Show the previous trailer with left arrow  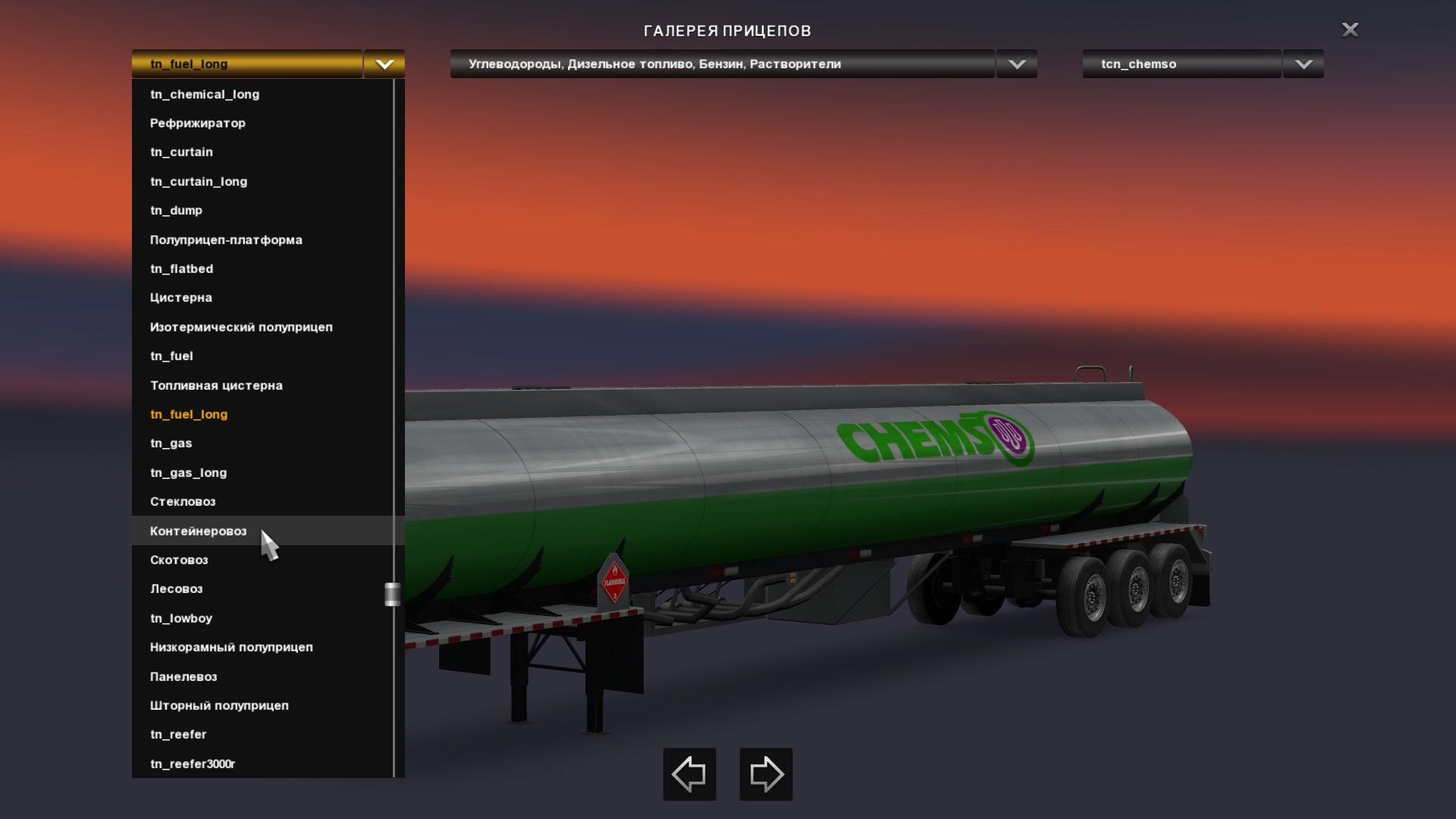tap(689, 774)
